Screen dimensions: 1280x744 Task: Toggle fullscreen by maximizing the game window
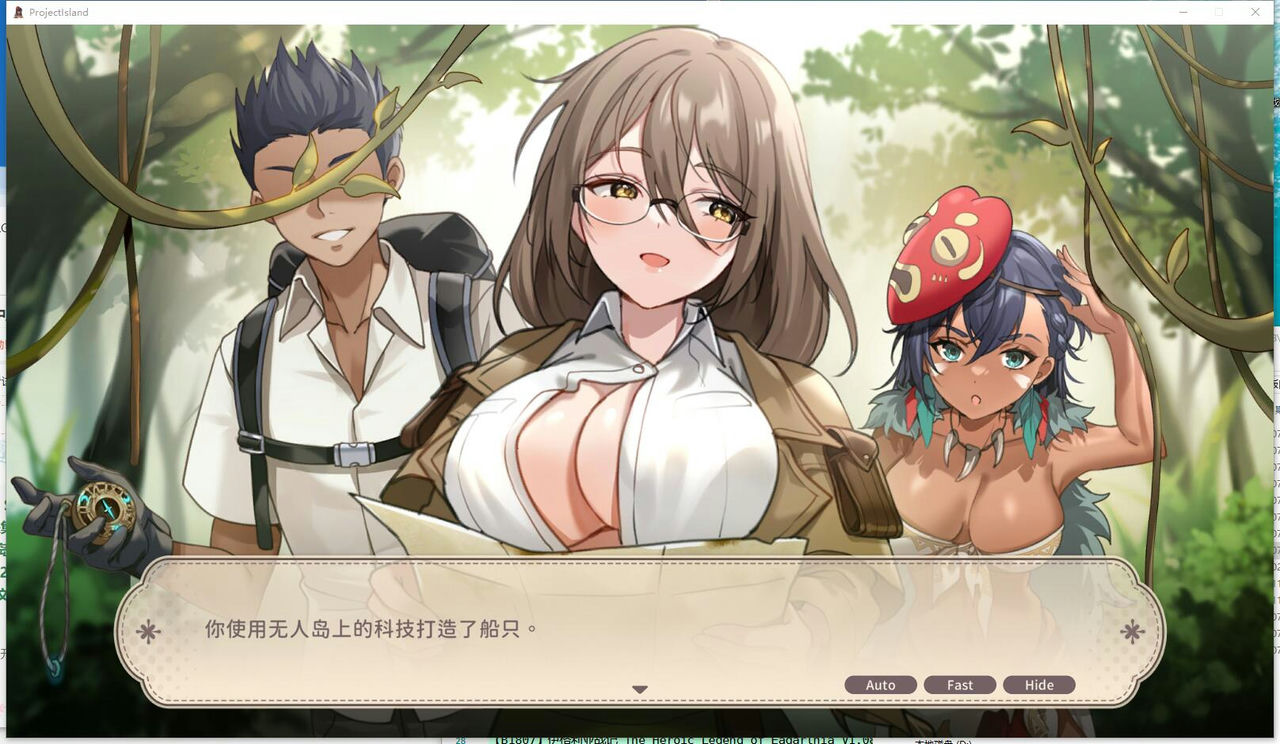click(x=1218, y=12)
